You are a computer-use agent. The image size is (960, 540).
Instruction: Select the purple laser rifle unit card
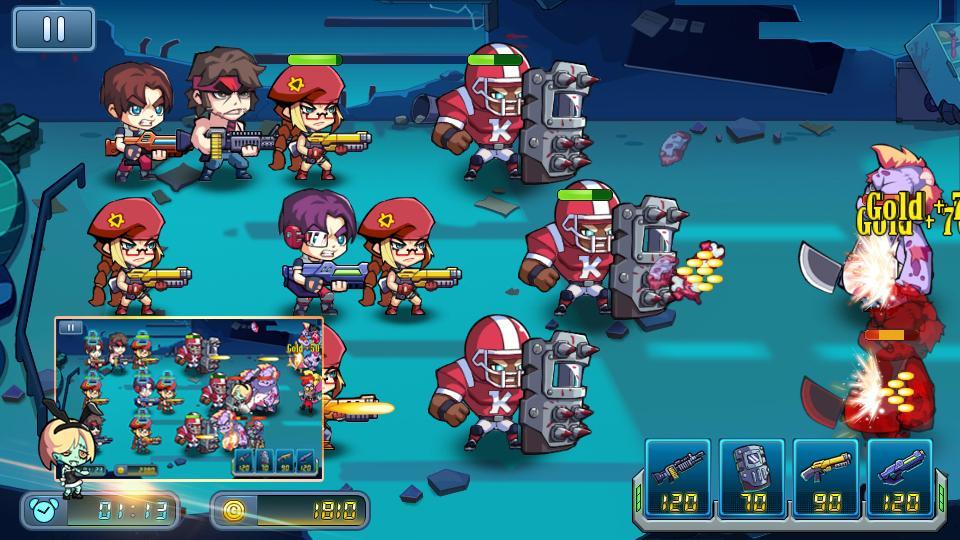click(x=900, y=477)
